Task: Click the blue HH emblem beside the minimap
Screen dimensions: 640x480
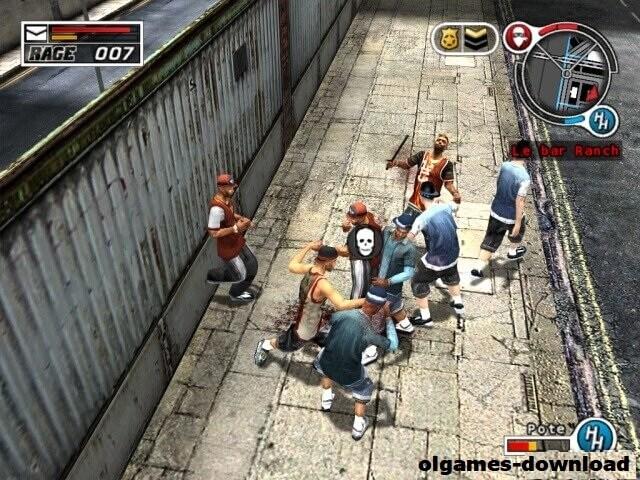Action: (x=603, y=118)
